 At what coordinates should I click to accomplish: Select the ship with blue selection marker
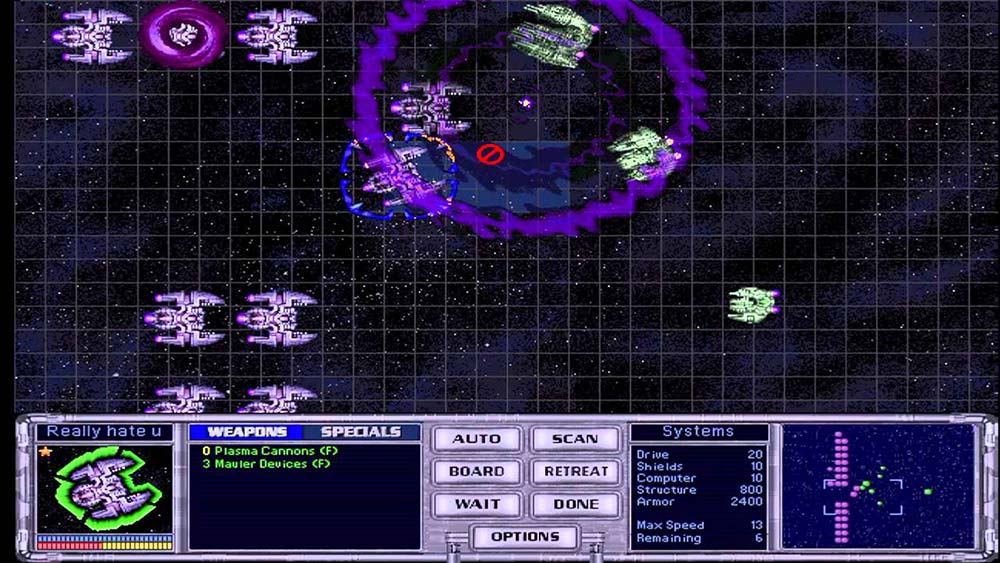tap(398, 176)
